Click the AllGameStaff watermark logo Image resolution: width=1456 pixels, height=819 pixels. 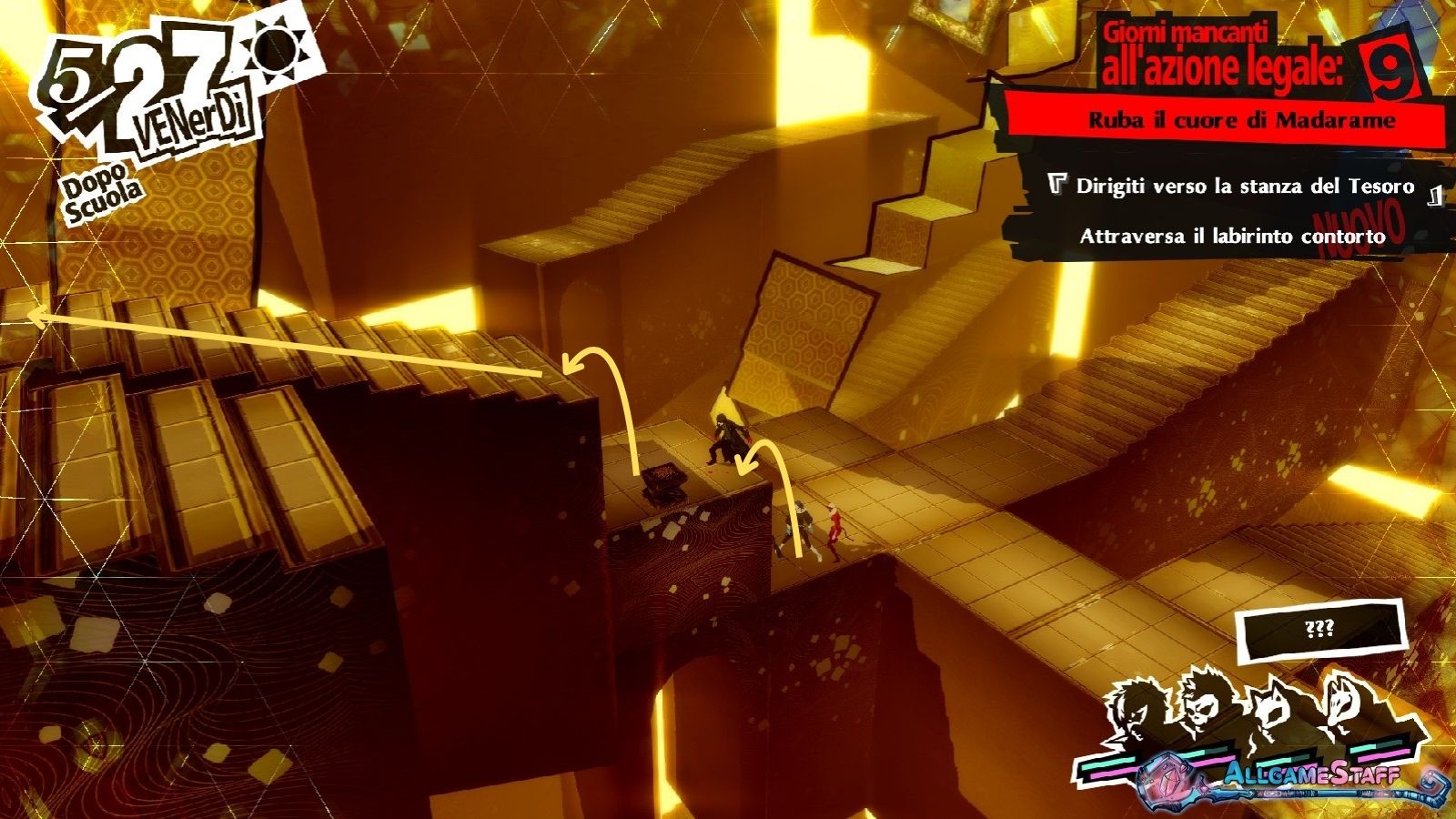coord(1310,776)
